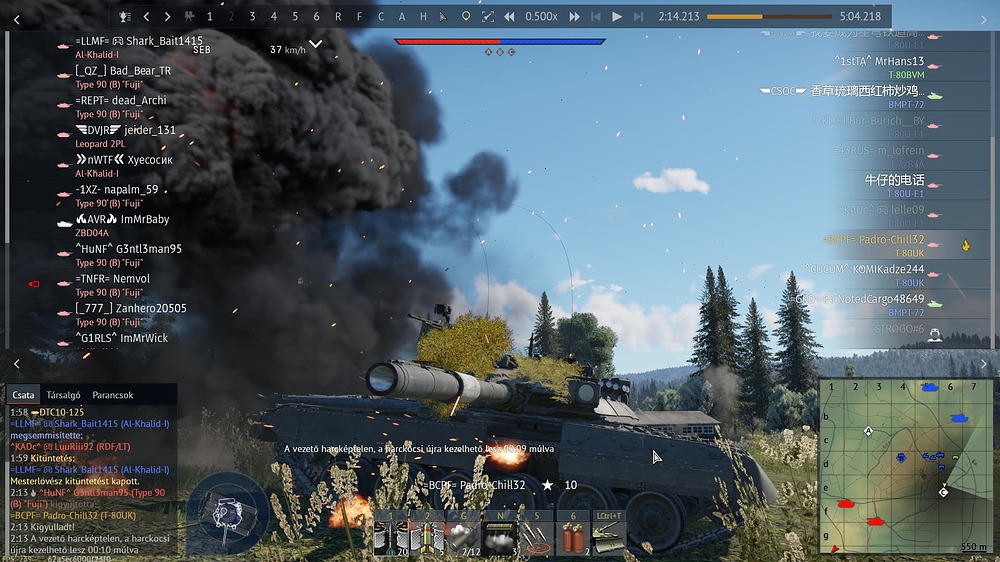Speed up replay with fast-forward arrows

[574, 16]
